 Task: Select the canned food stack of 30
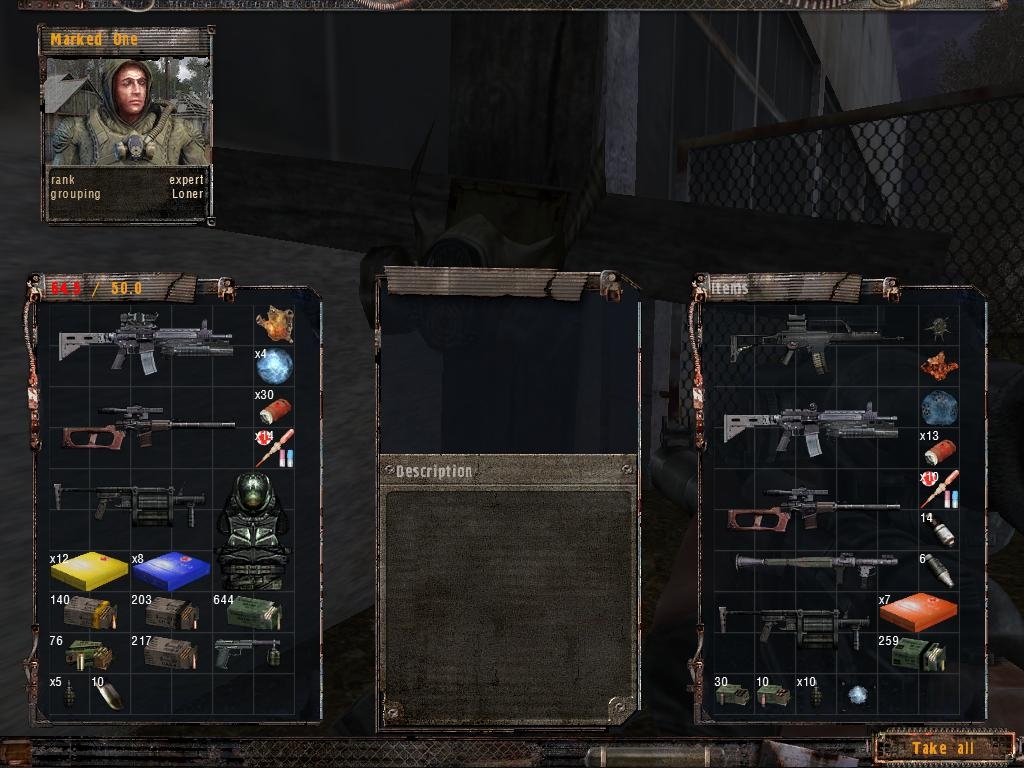click(733, 694)
